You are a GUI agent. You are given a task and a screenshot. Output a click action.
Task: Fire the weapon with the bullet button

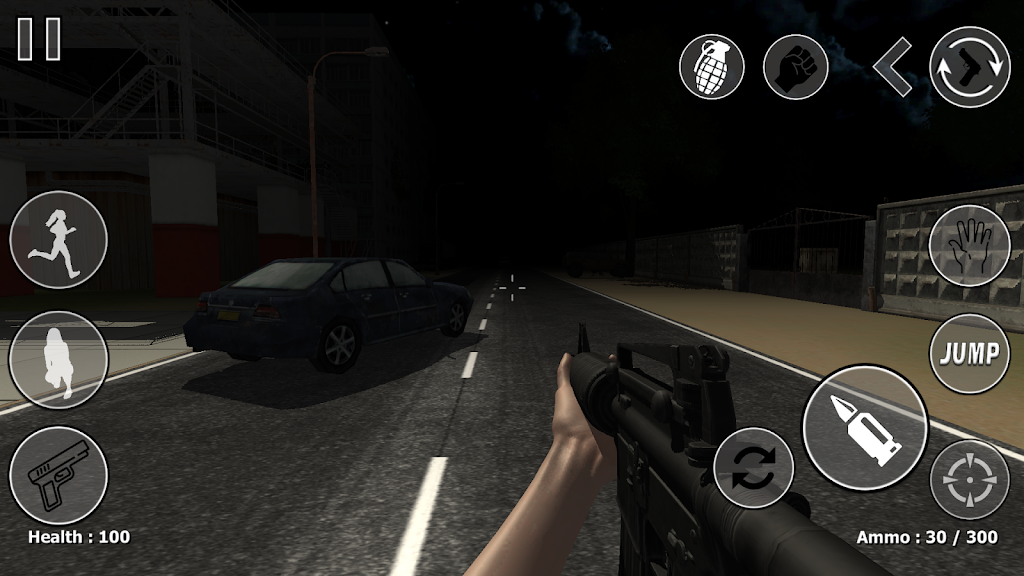tap(865, 427)
